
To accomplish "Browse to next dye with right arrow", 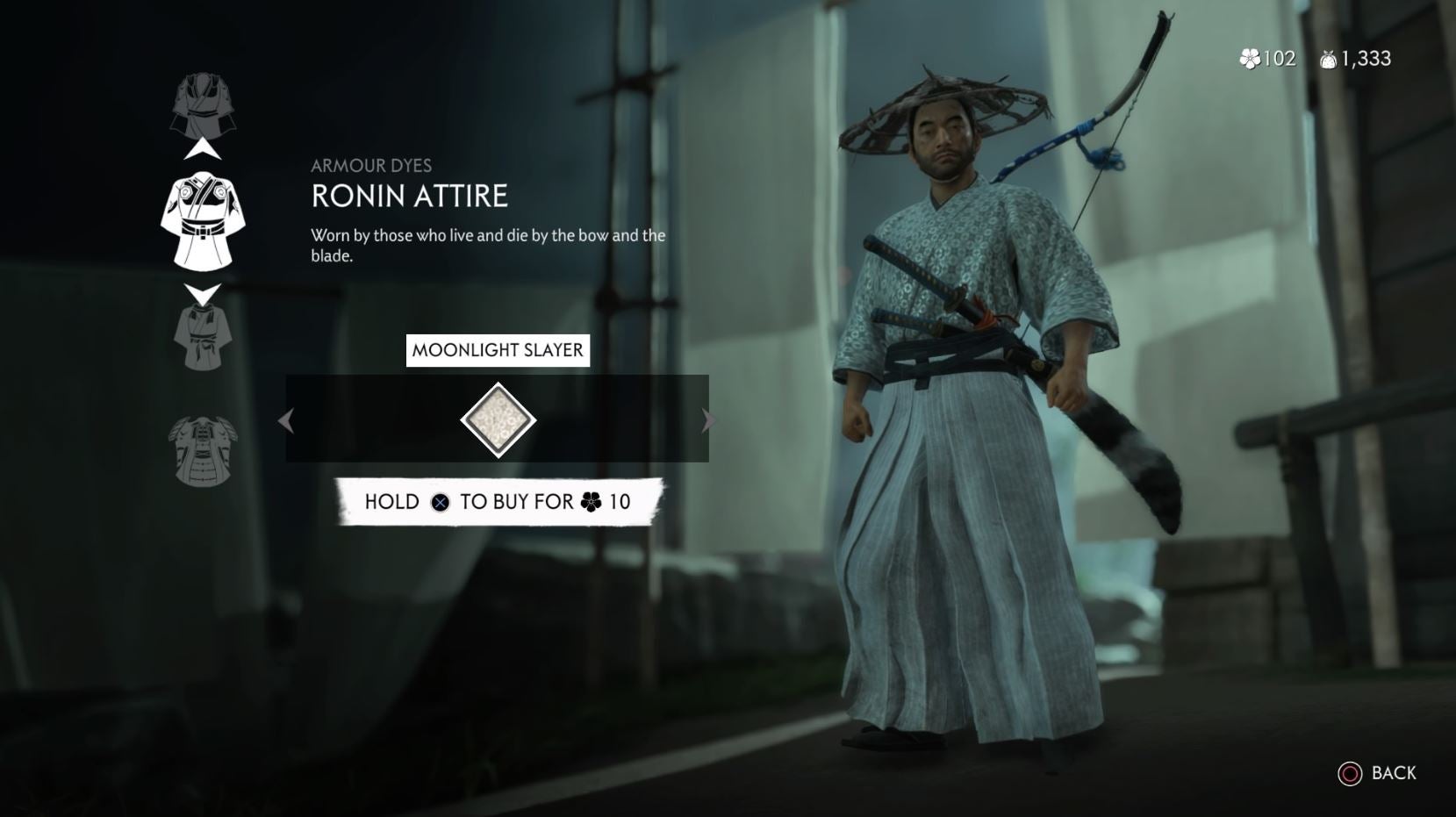I will point(709,420).
